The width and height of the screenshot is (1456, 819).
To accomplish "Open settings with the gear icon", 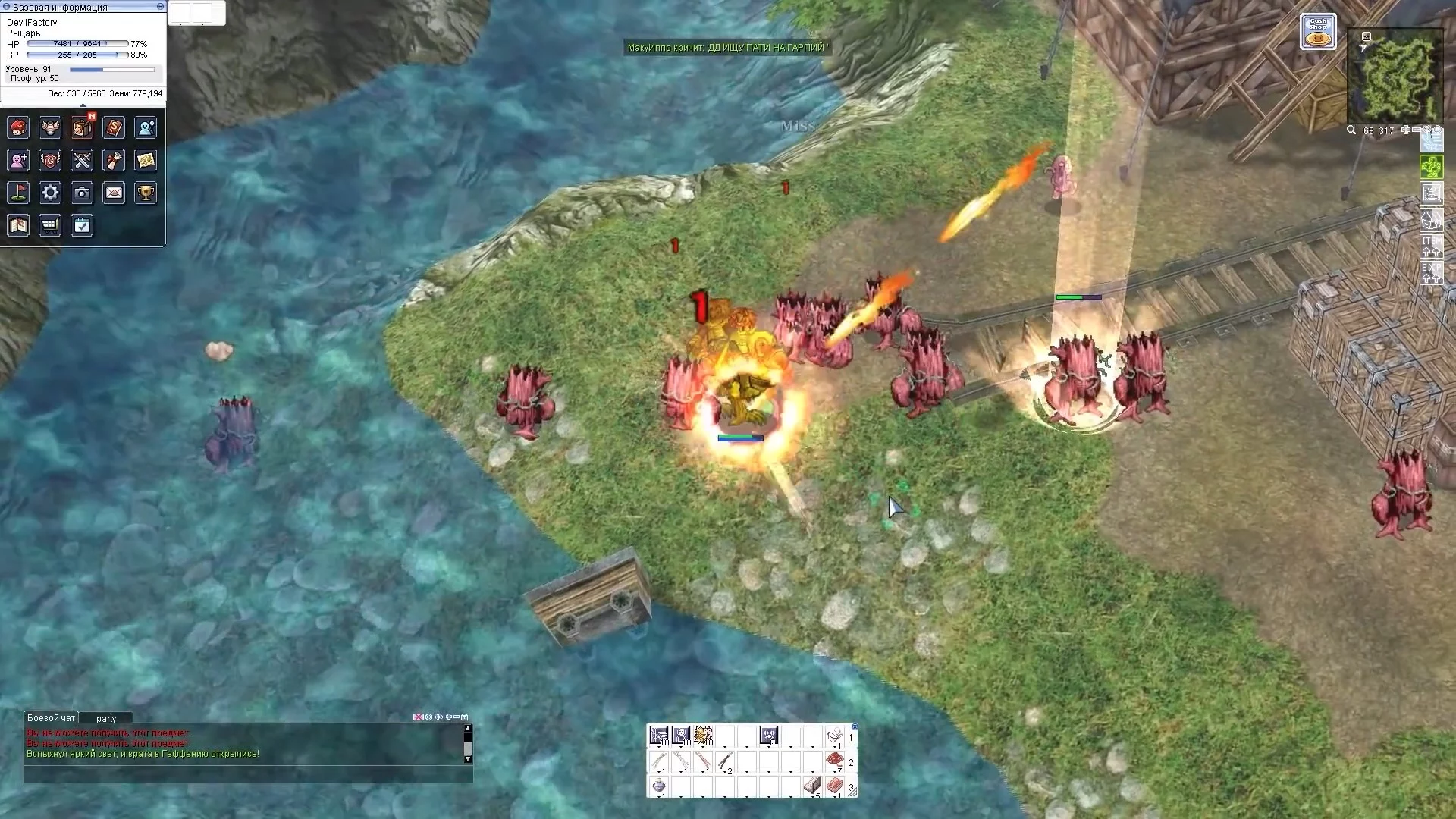I will 50,193.
